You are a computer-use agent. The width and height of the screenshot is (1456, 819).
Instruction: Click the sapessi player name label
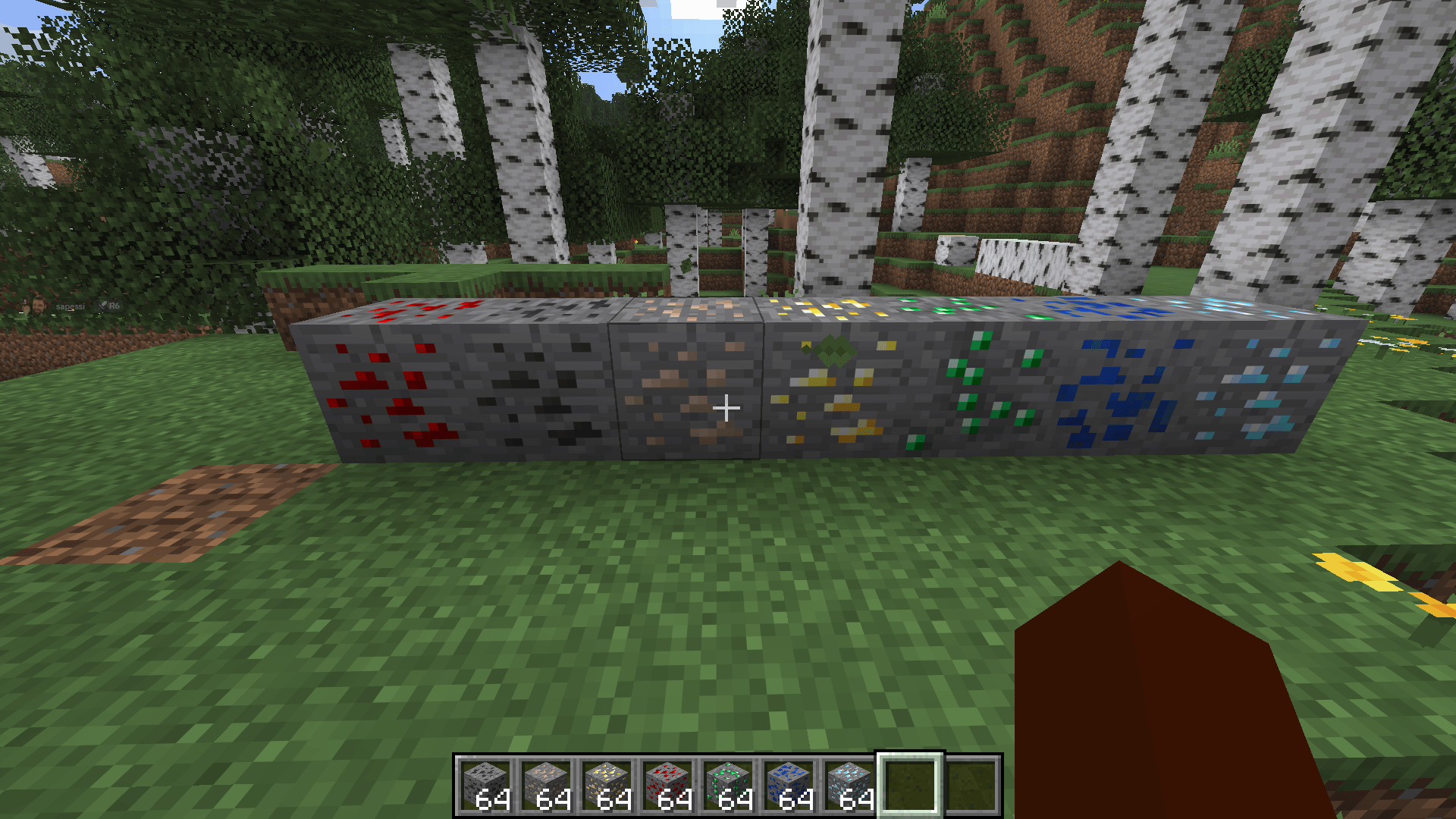tap(71, 306)
